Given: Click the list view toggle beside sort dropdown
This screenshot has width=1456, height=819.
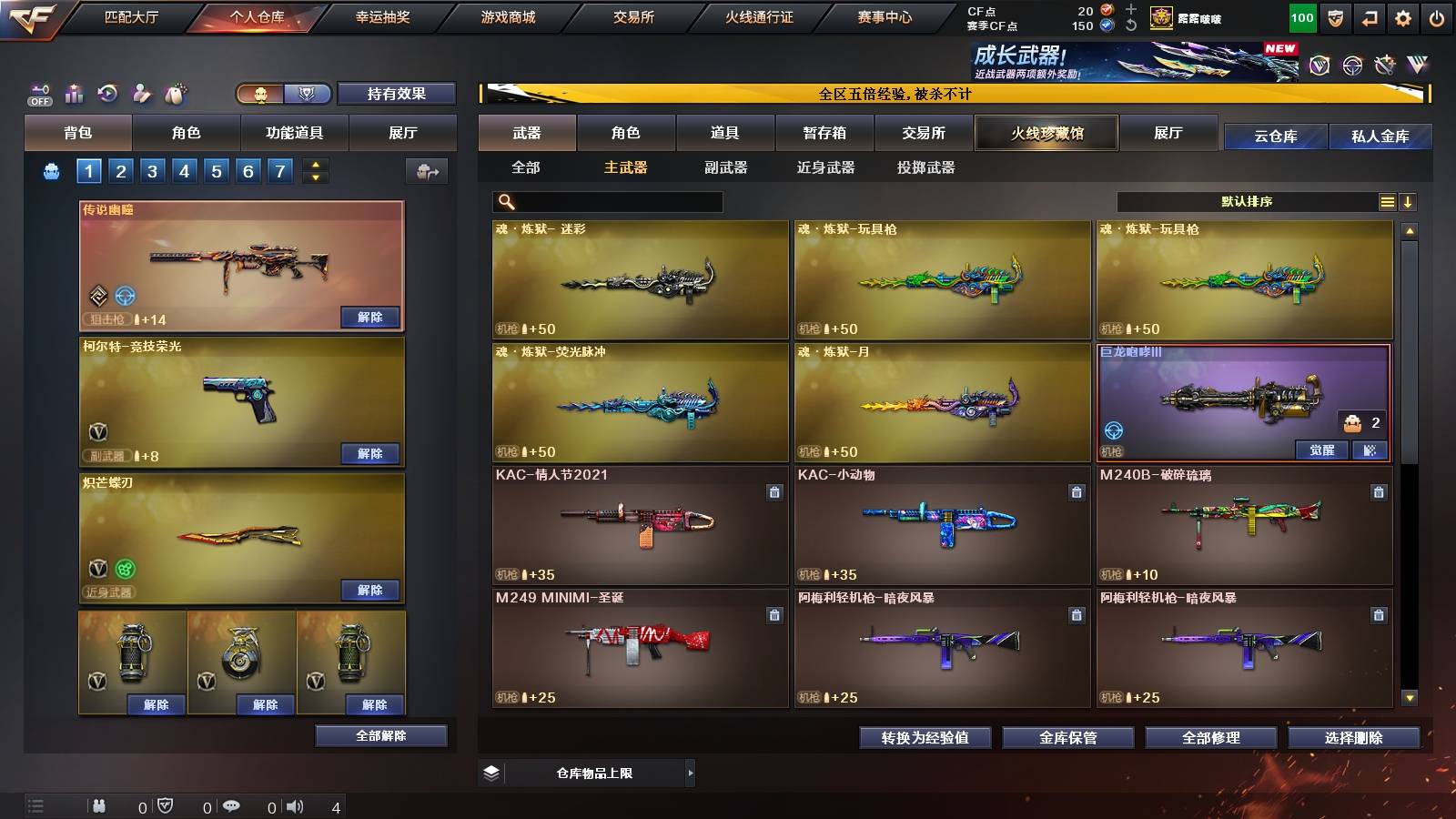Looking at the screenshot, I should (x=1388, y=201).
